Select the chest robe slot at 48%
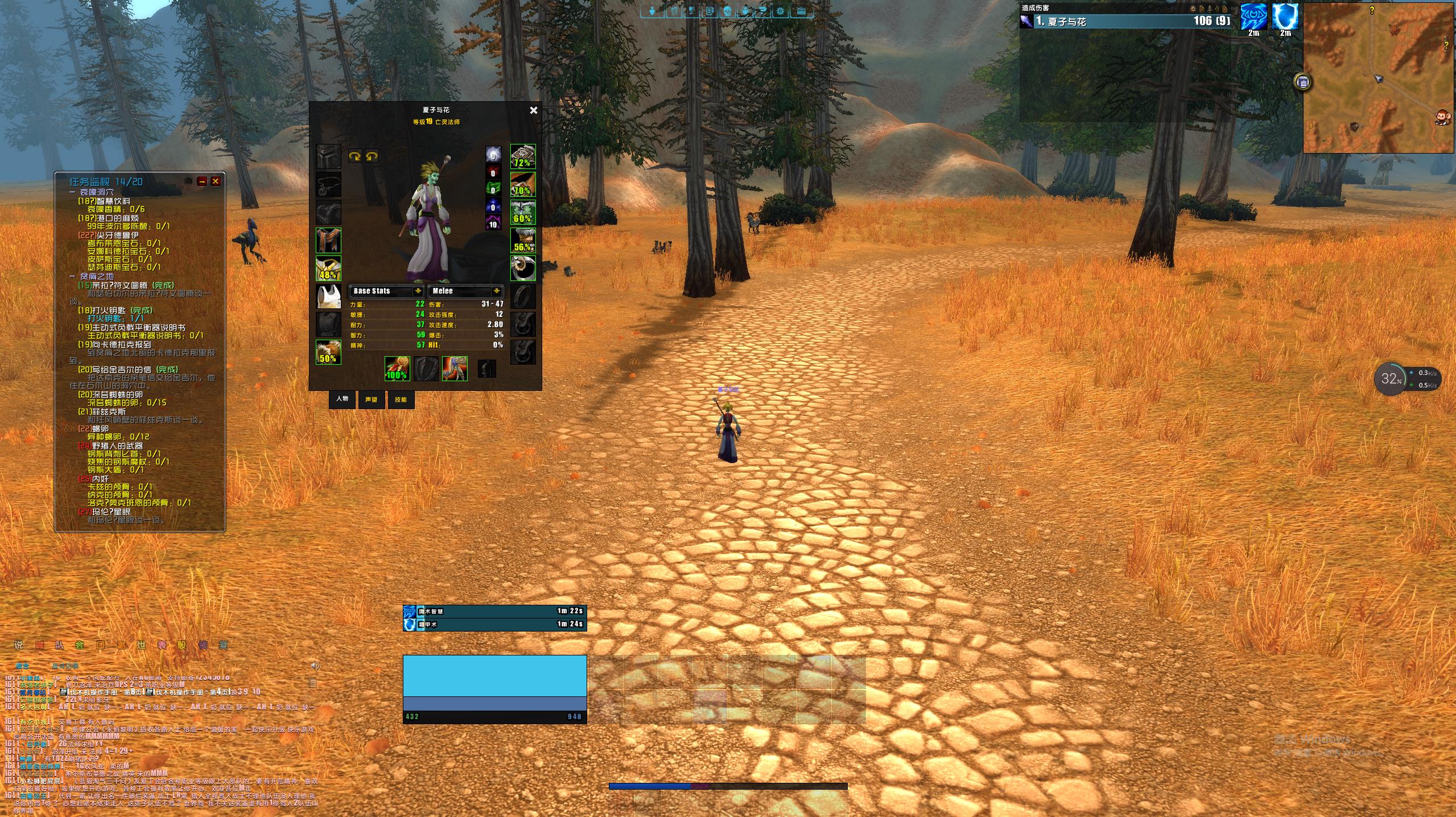The height and width of the screenshot is (817, 1456). pyautogui.click(x=328, y=269)
